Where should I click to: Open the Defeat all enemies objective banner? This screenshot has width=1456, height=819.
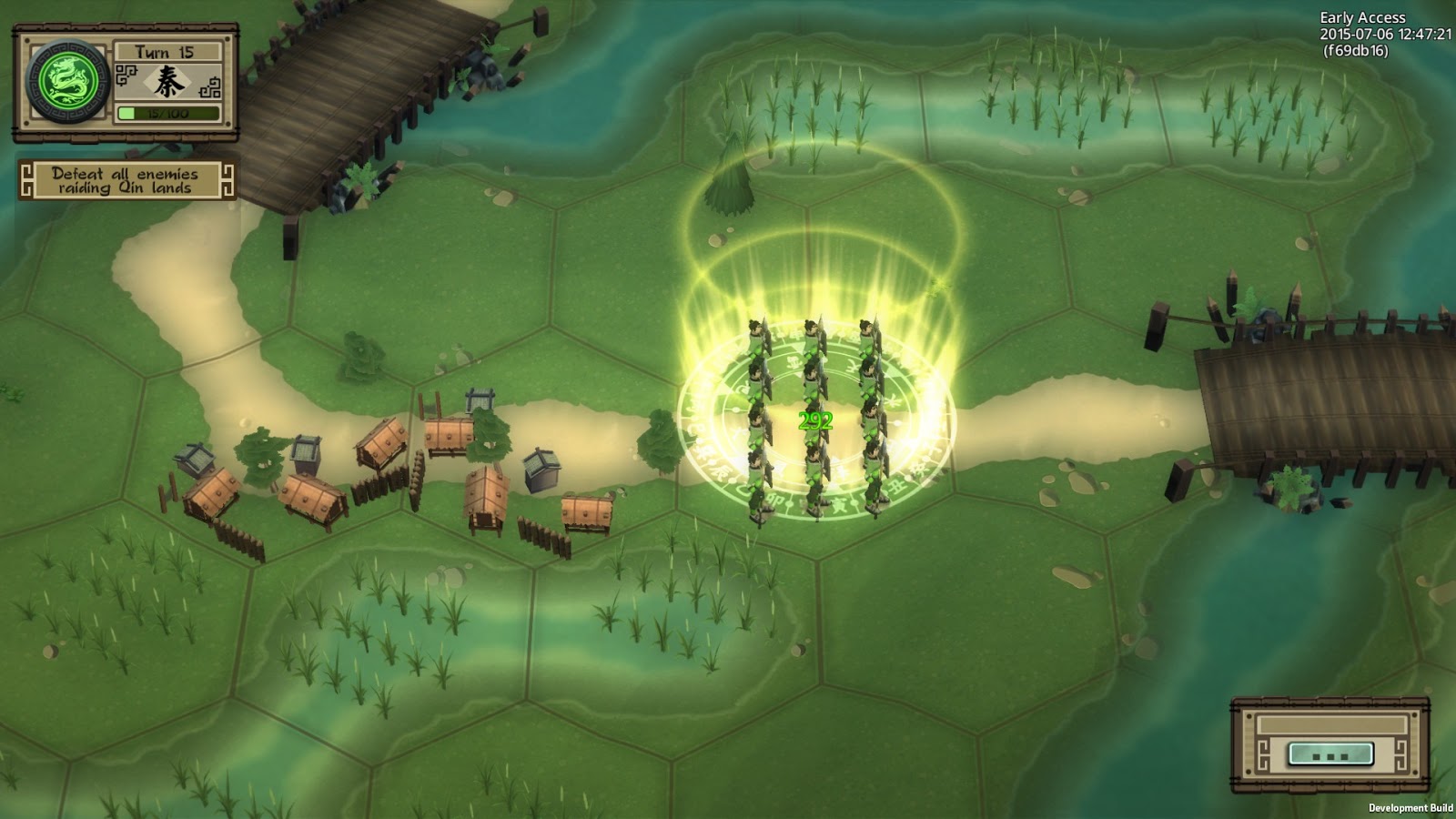click(126, 180)
